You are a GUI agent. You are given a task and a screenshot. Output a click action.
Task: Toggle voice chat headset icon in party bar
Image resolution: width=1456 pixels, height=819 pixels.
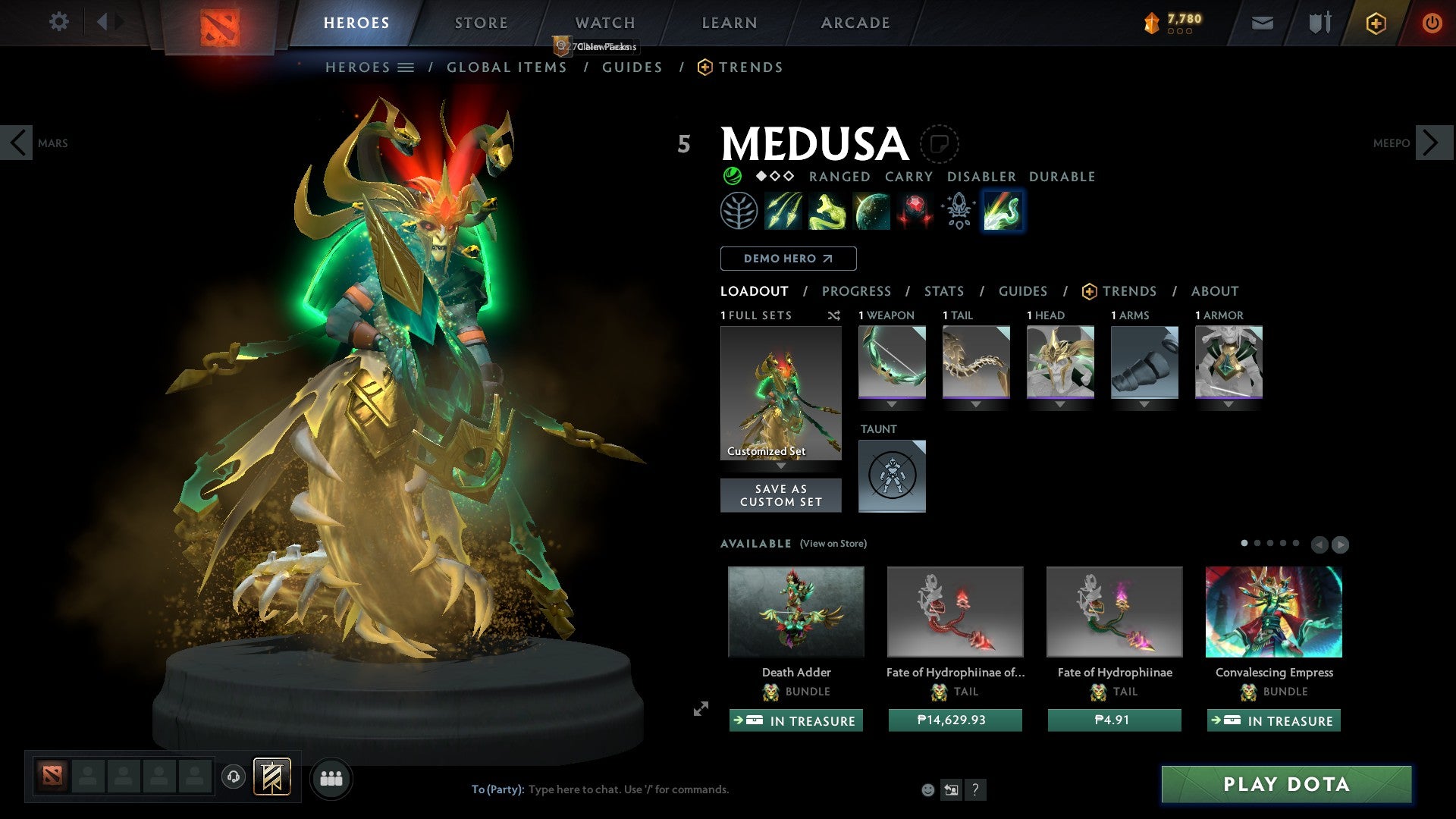coord(234,777)
